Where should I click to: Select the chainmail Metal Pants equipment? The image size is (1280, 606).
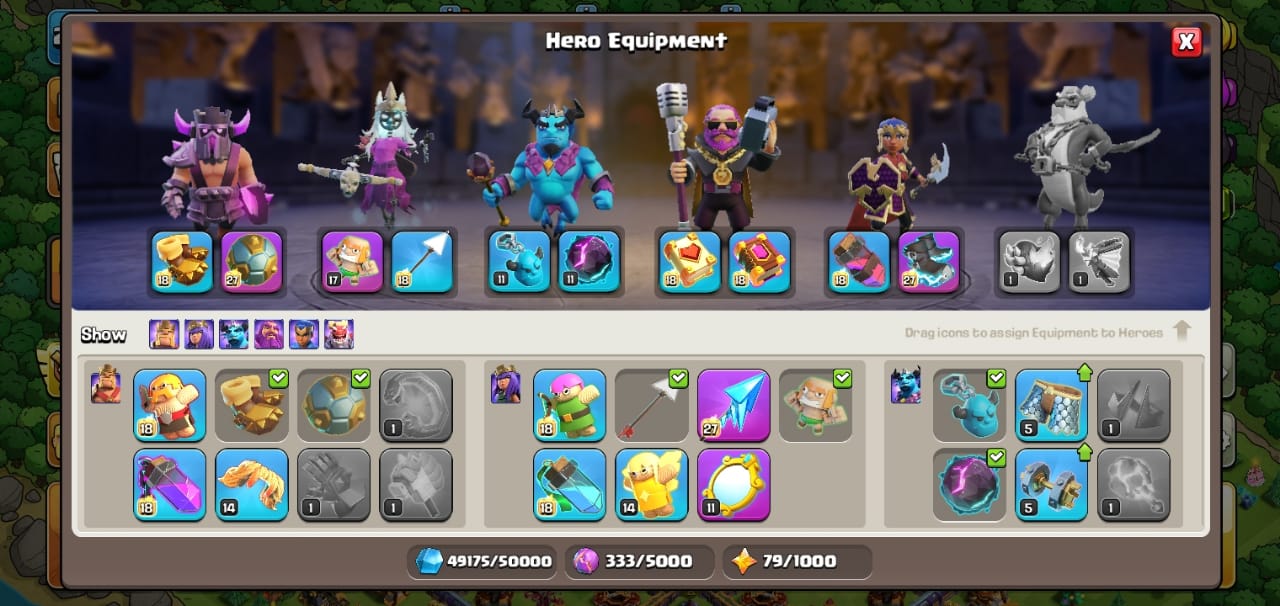point(1051,405)
